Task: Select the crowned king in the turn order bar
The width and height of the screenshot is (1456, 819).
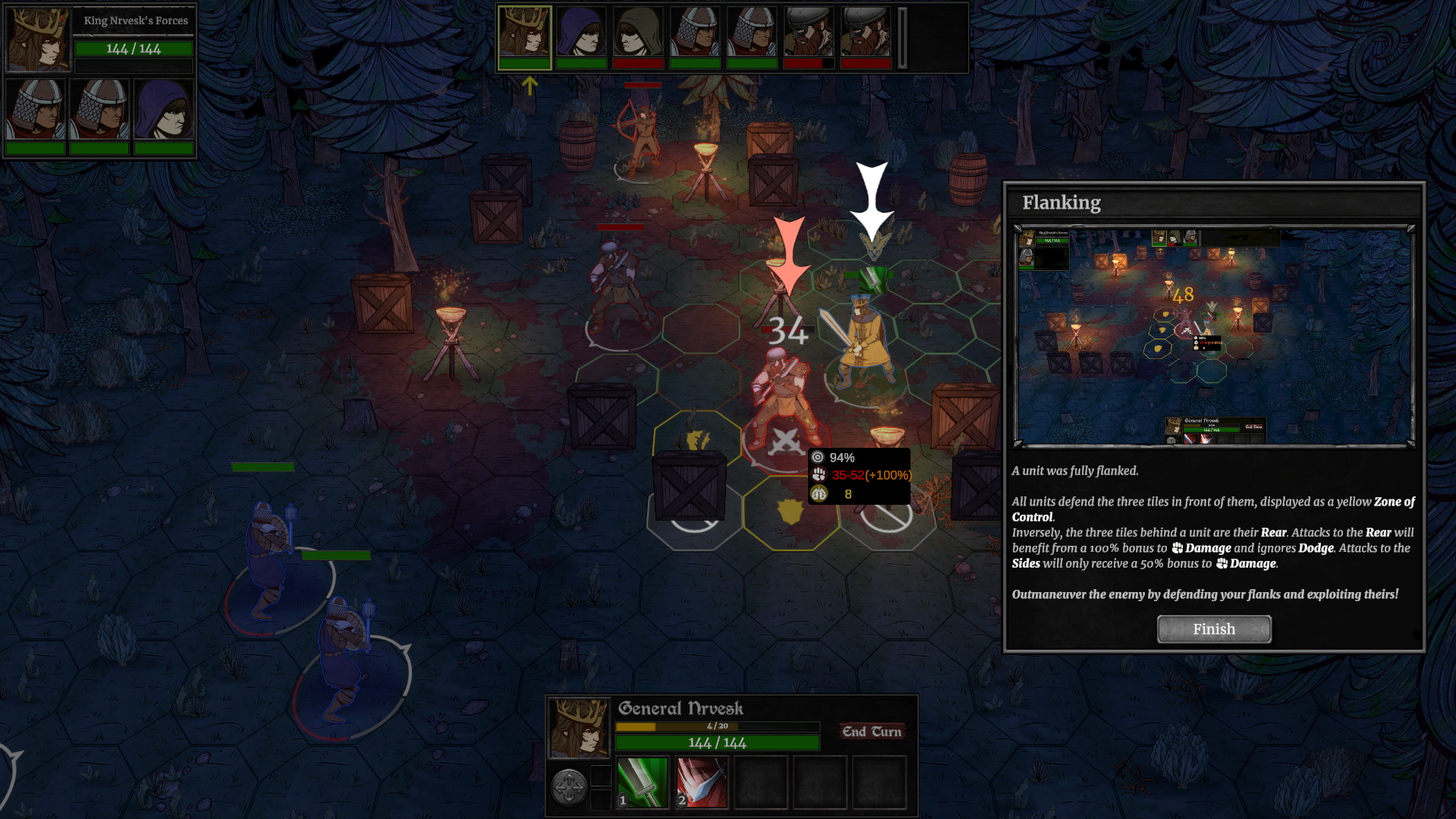Action: point(524,33)
